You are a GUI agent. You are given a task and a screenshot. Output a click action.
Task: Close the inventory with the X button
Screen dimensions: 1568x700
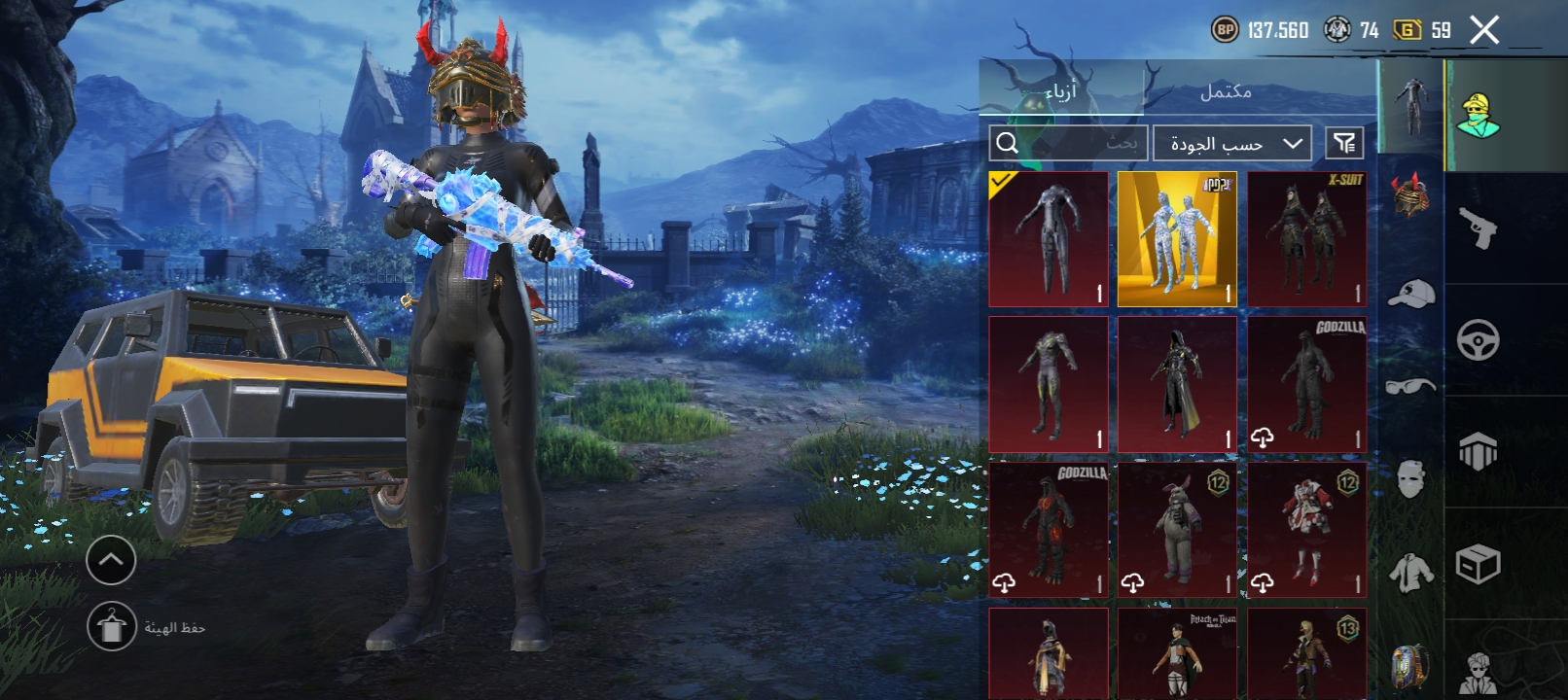tap(1484, 30)
